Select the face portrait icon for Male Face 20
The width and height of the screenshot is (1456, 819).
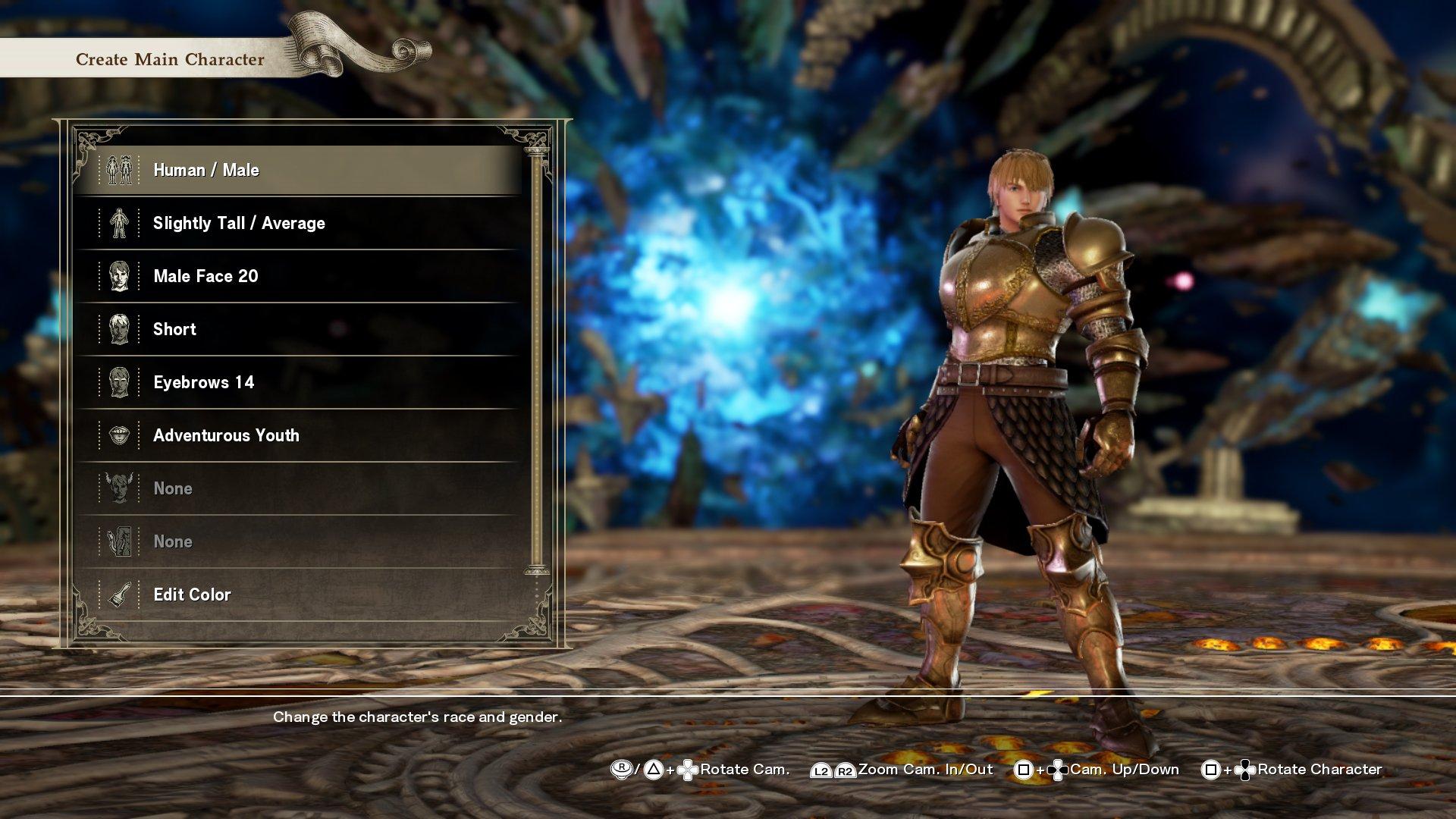click(x=120, y=276)
